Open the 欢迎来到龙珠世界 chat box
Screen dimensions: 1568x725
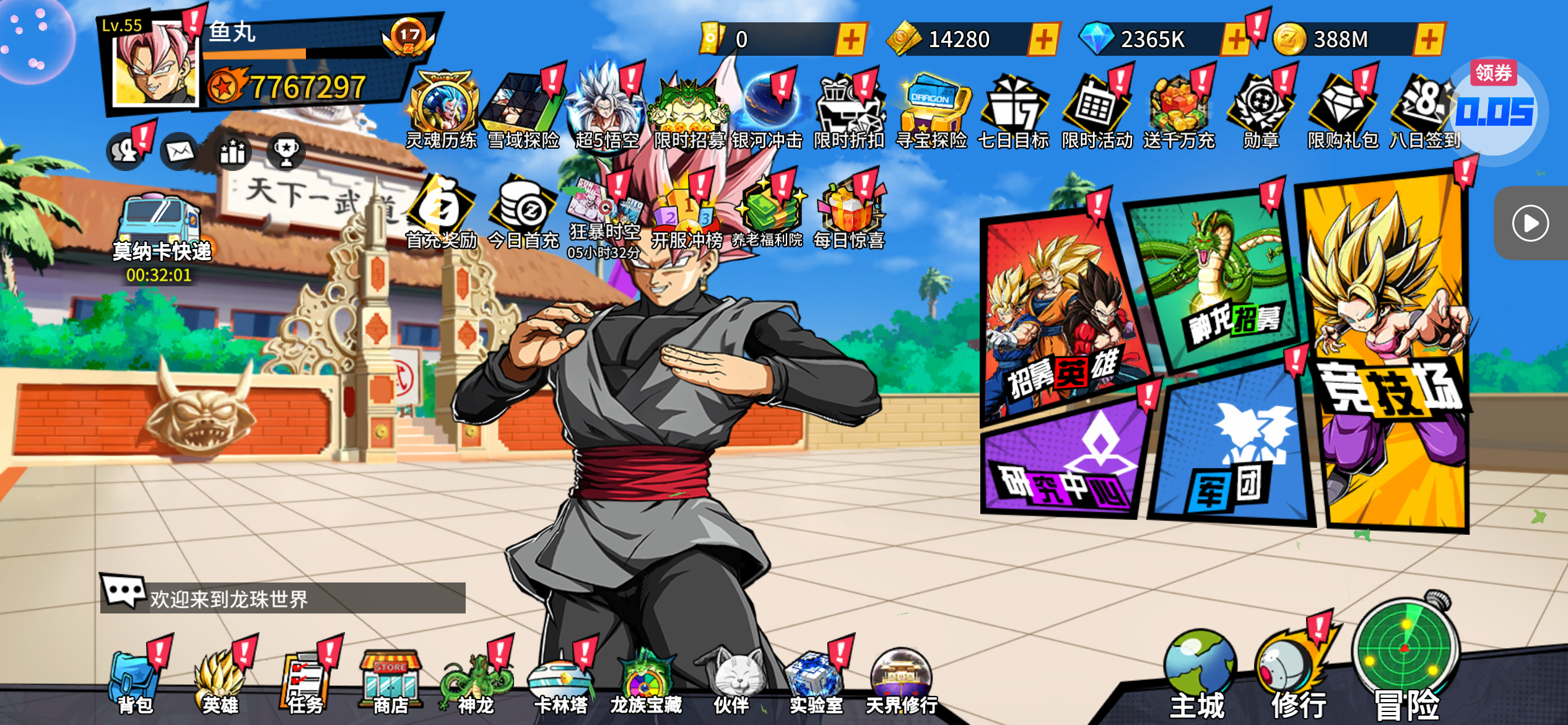click(x=283, y=598)
